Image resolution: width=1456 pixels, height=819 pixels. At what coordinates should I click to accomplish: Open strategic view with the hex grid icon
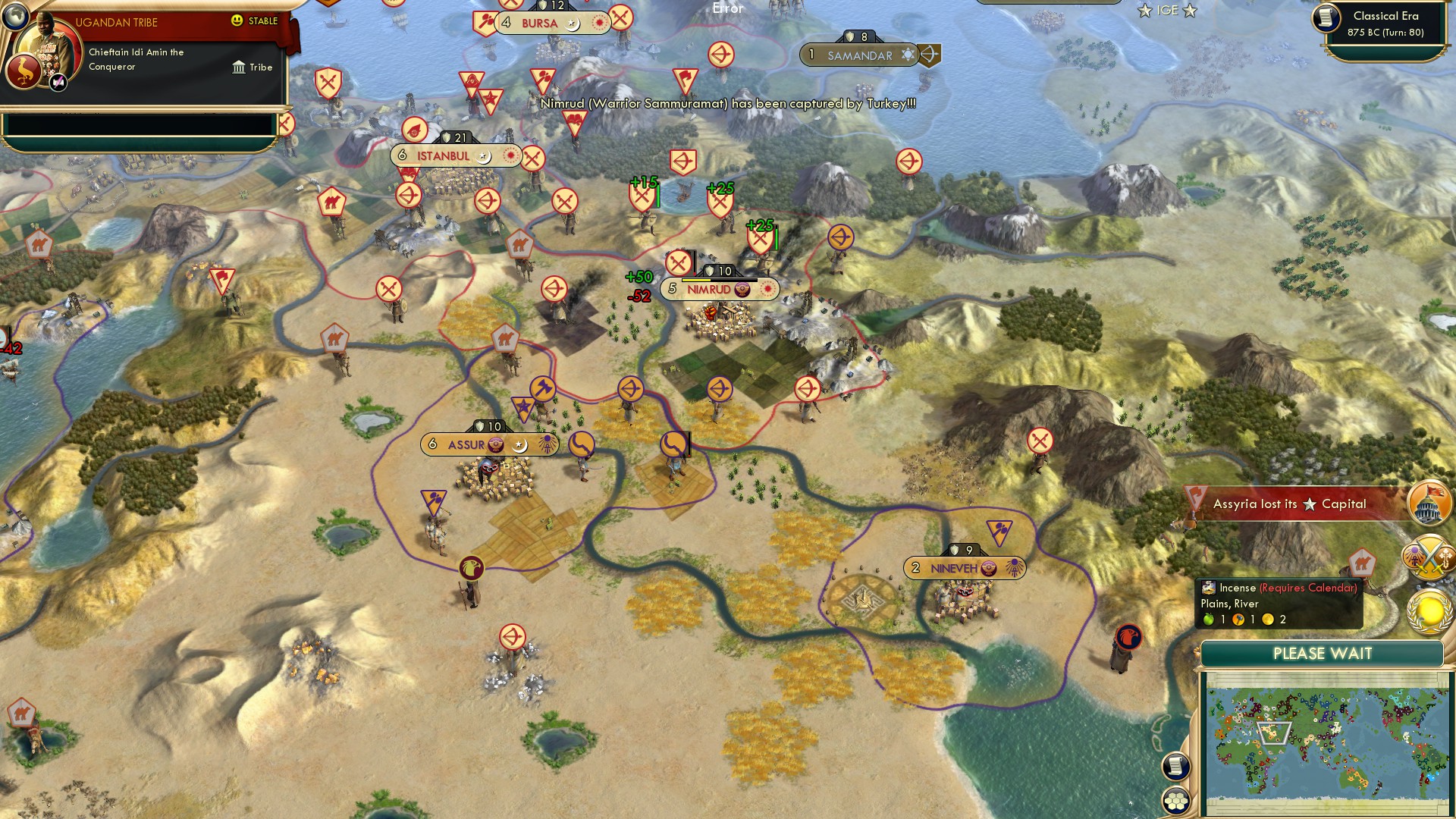1175,799
